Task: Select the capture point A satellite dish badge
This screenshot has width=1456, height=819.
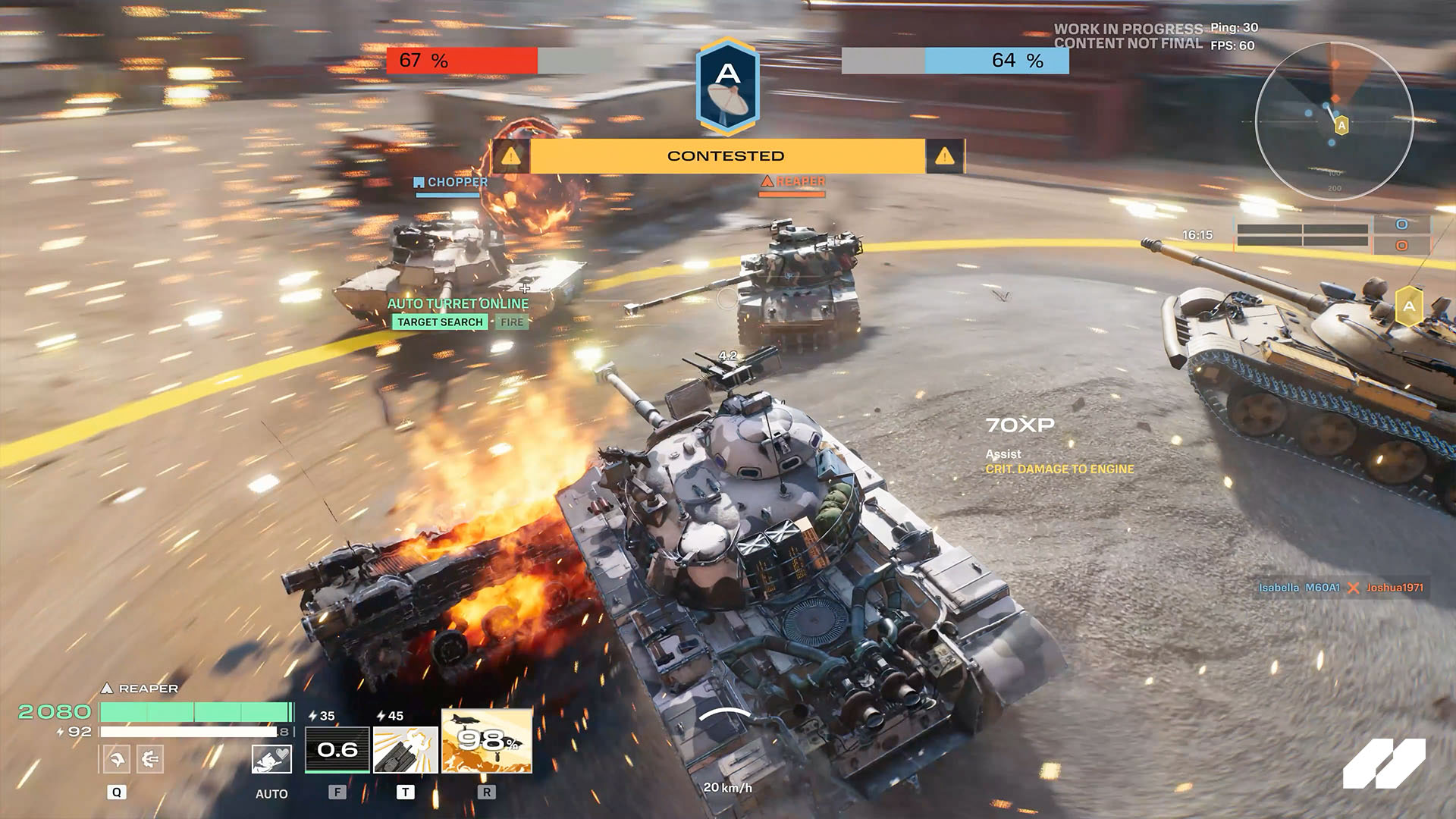Action: [727, 87]
